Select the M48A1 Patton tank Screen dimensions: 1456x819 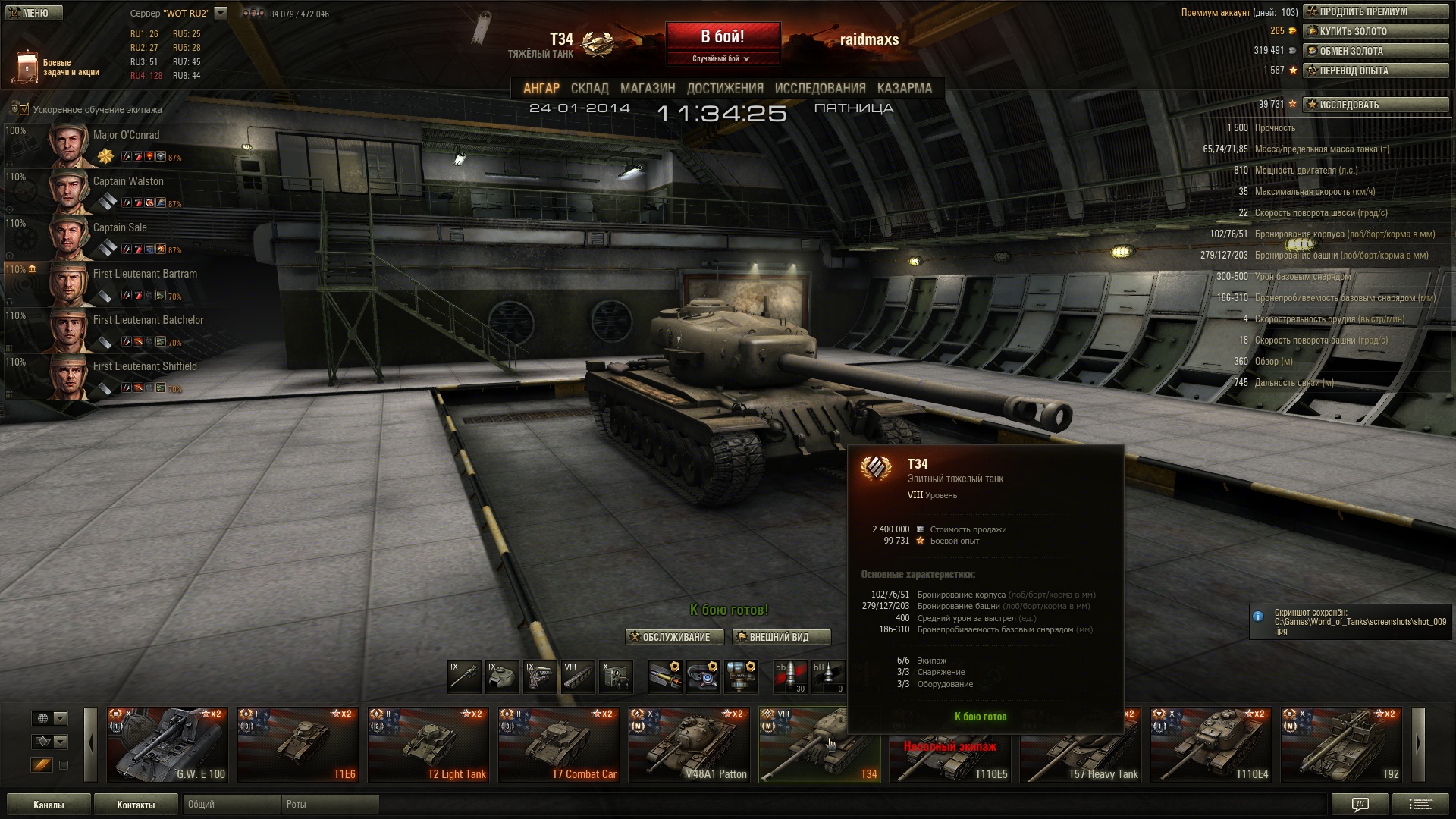point(689,745)
